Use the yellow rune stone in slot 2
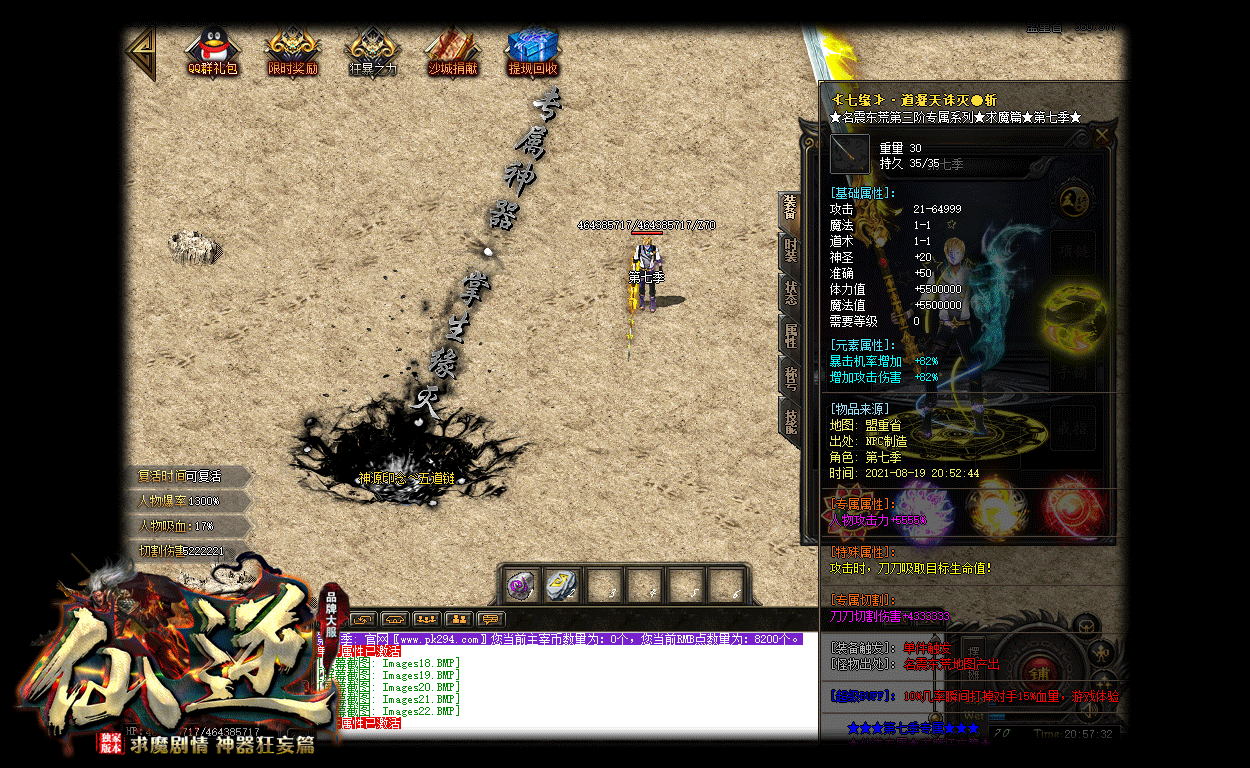1250x768 pixels. tap(562, 585)
